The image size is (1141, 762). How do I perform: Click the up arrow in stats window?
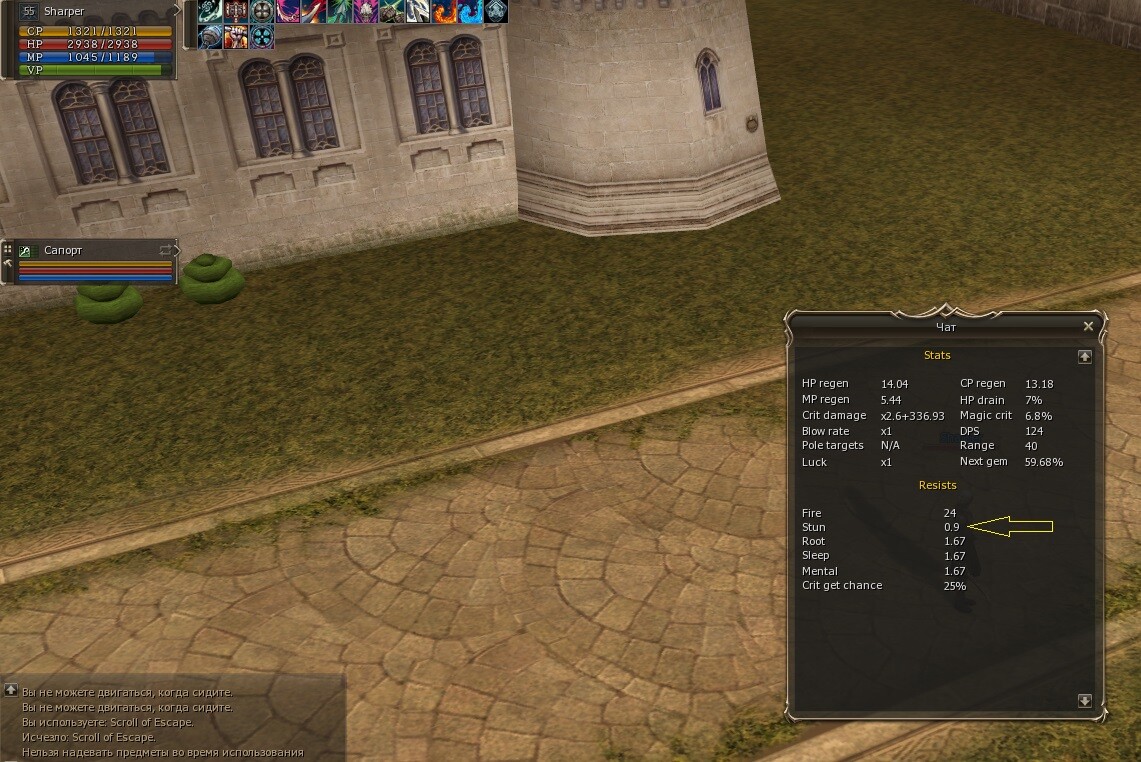(x=1084, y=356)
